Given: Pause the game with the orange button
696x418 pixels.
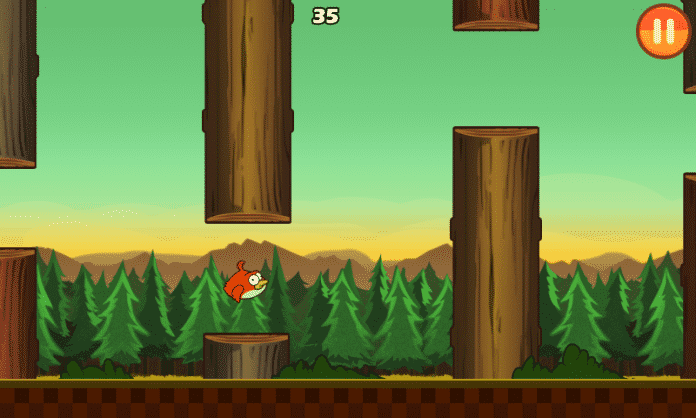Looking at the screenshot, I should [663, 31].
